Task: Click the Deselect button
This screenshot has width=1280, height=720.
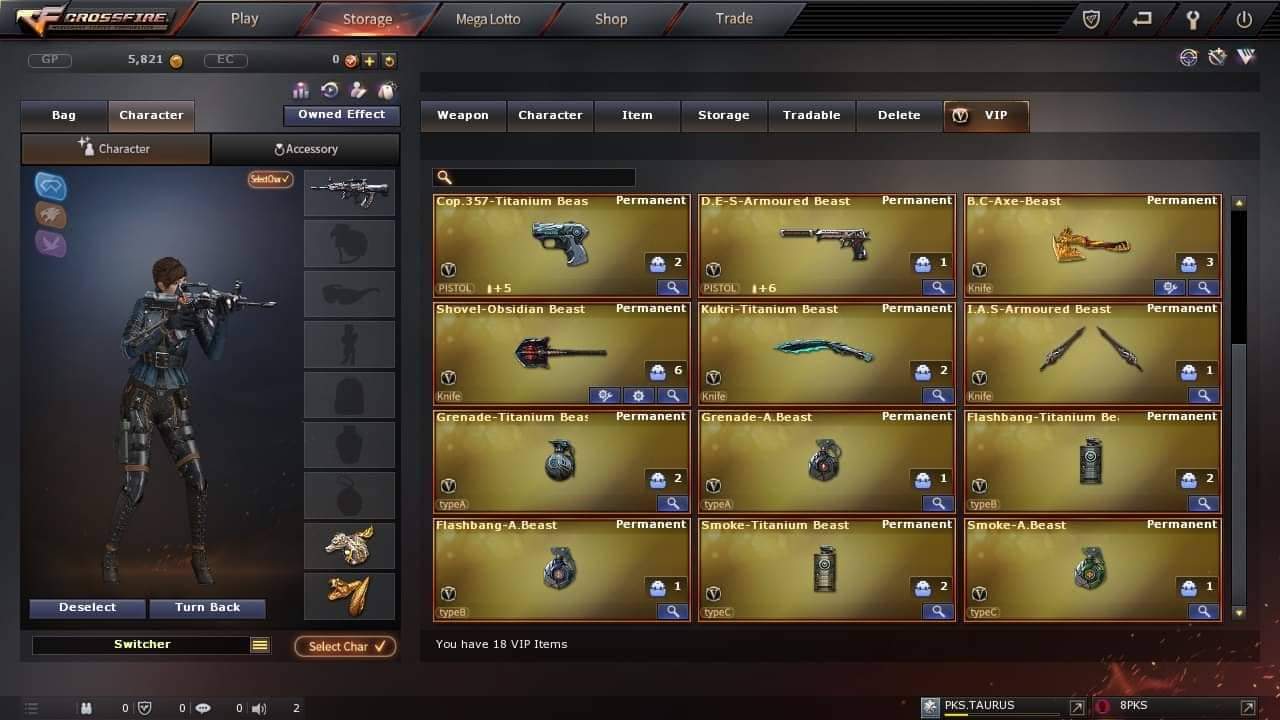Action: (87, 608)
